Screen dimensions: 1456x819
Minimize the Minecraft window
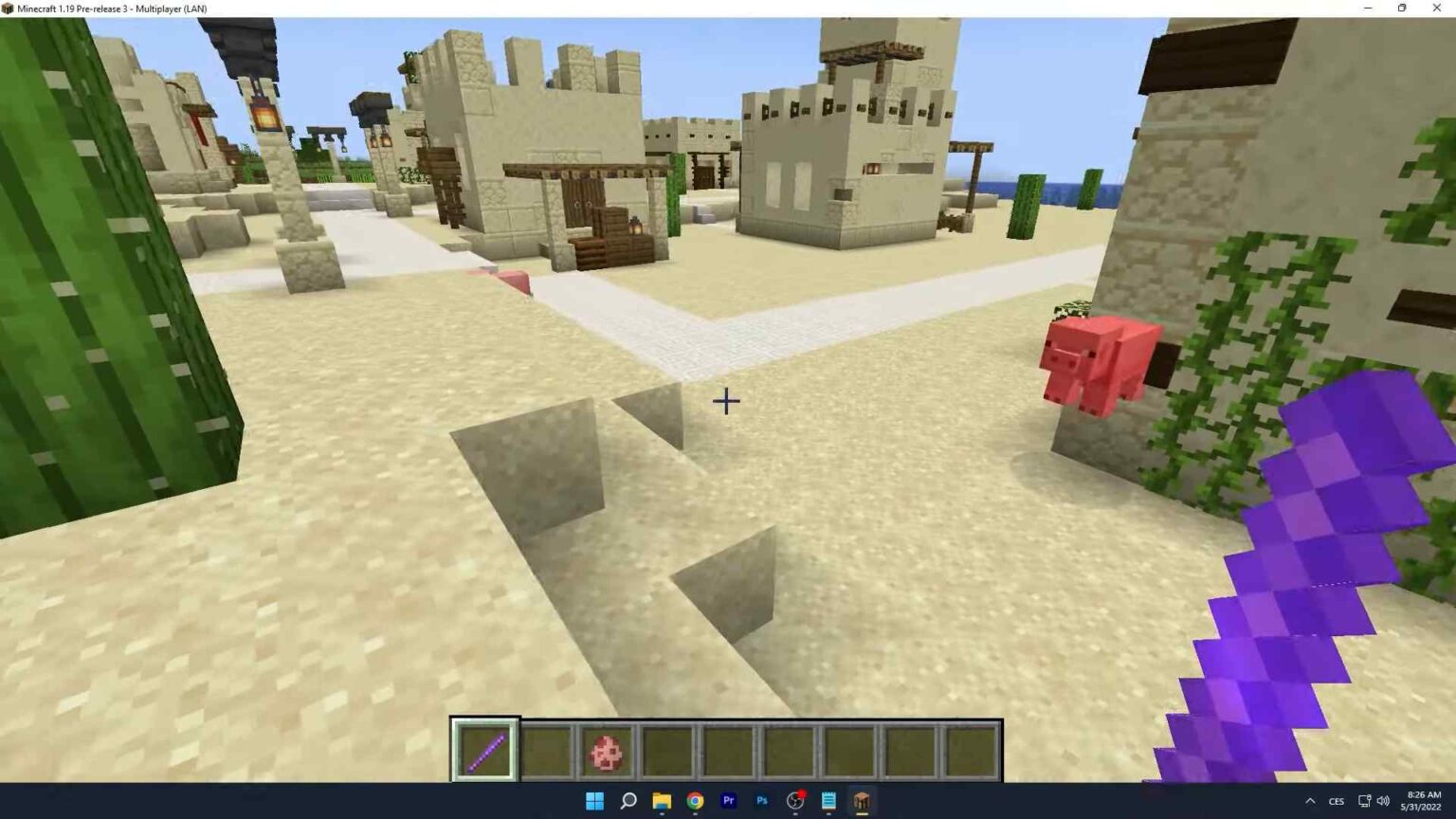[1368, 9]
